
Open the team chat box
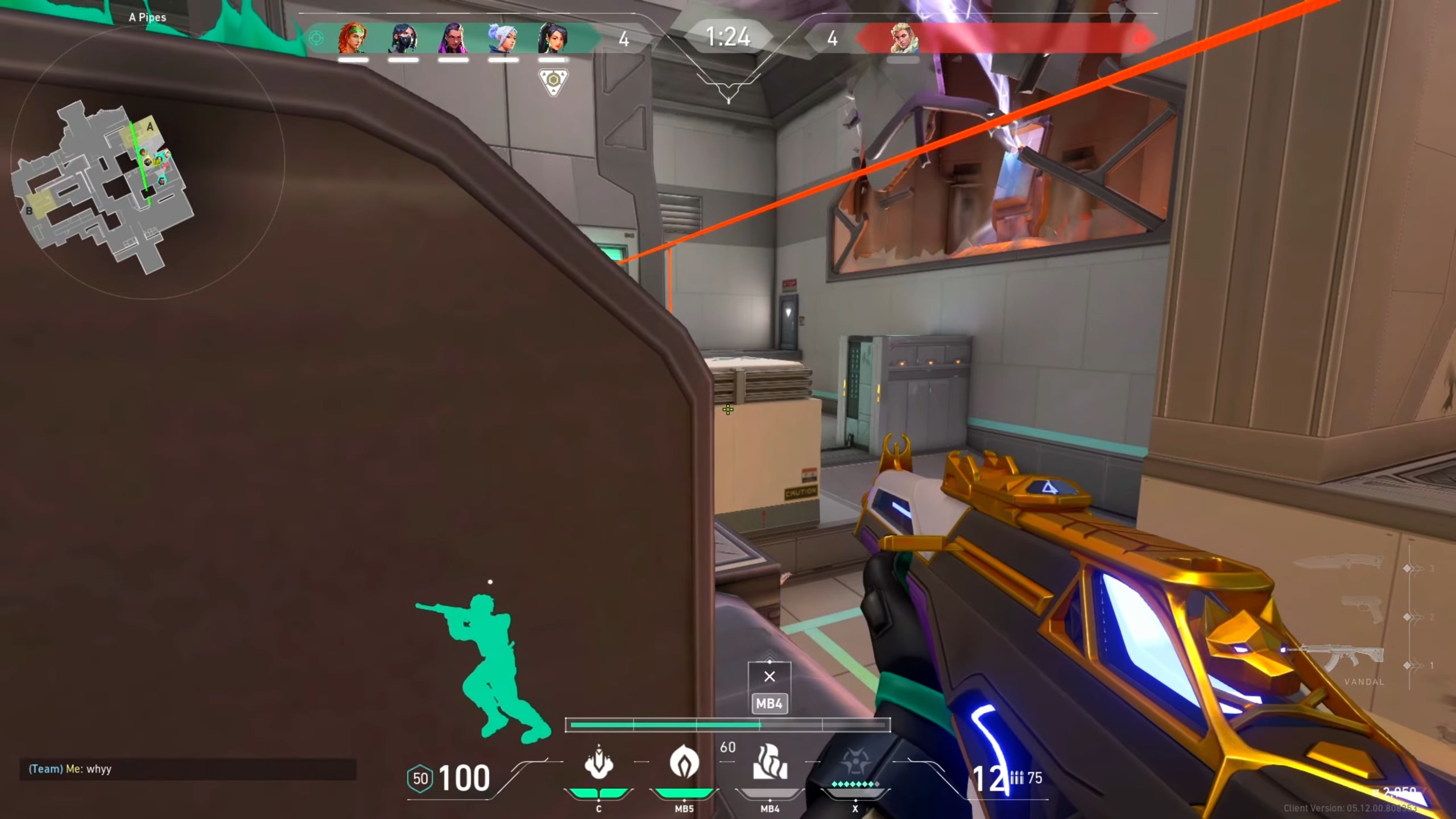[188, 769]
